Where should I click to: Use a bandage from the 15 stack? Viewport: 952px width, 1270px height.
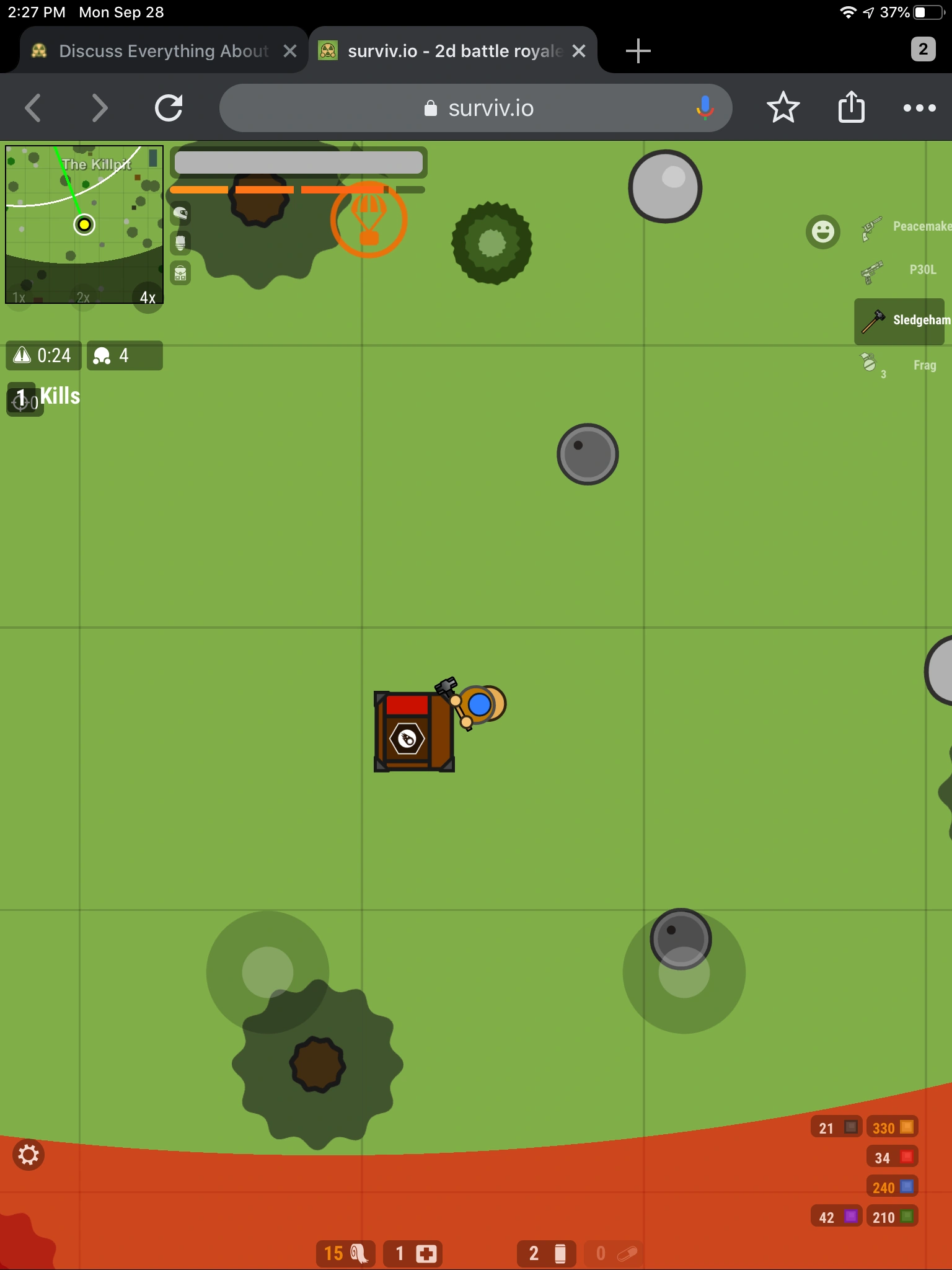(345, 1253)
